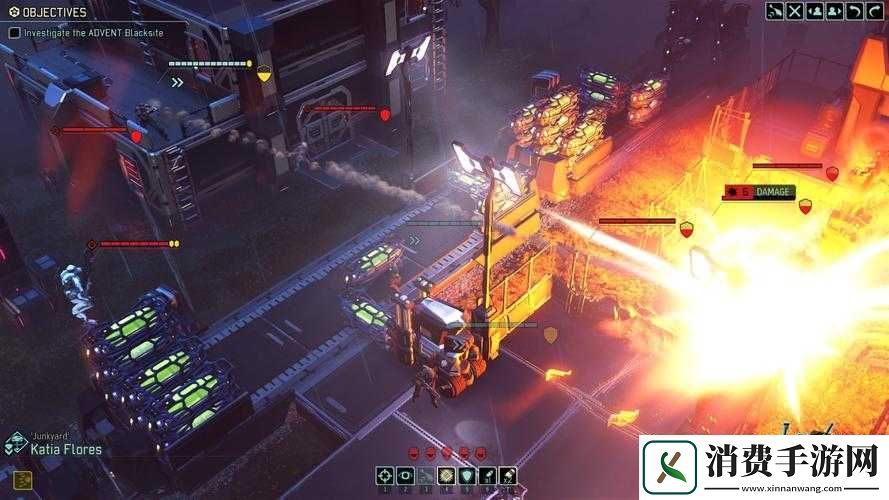Fire the single rocket launcher ability
This screenshot has height=500, width=889.
pos(487,476)
